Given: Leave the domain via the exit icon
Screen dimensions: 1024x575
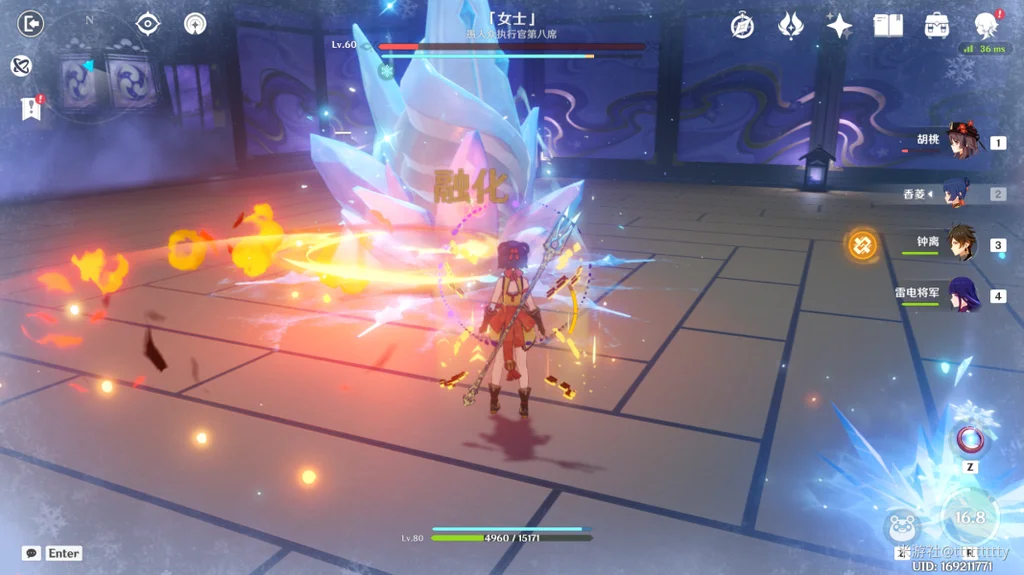Looking at the screenshot, I should (31, 24).
